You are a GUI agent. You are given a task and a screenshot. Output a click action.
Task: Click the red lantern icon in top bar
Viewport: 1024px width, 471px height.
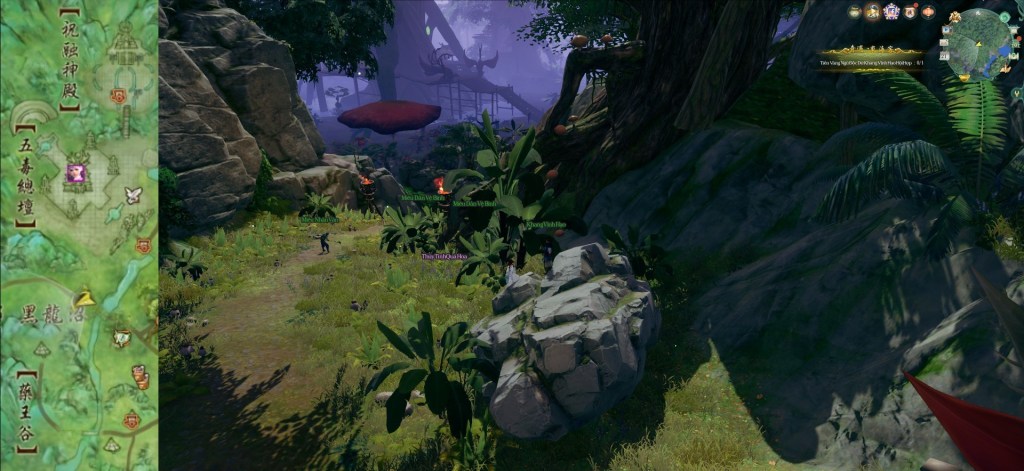point(928,12)
